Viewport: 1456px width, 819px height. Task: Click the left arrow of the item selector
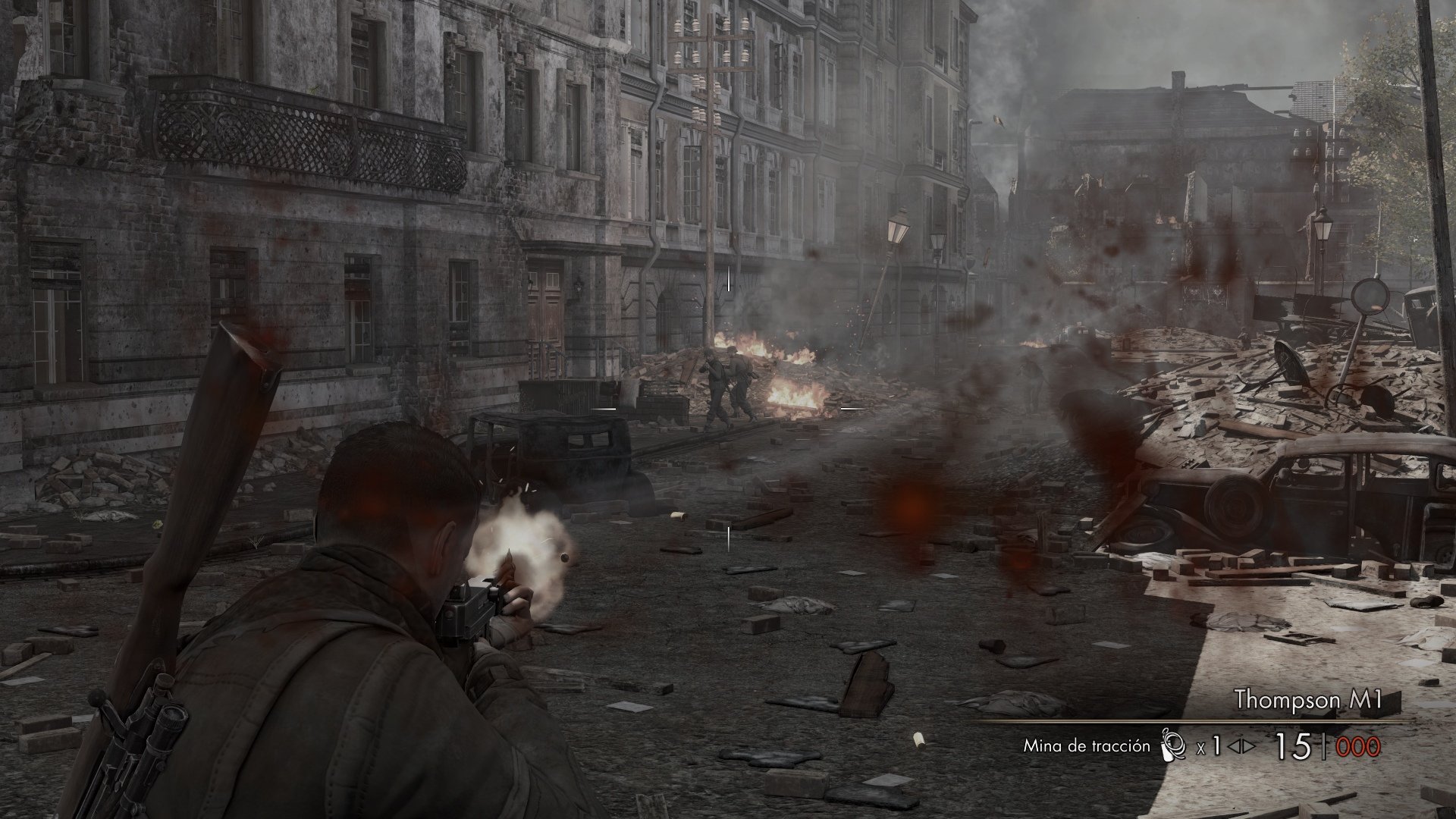[x=1234, y=746]
